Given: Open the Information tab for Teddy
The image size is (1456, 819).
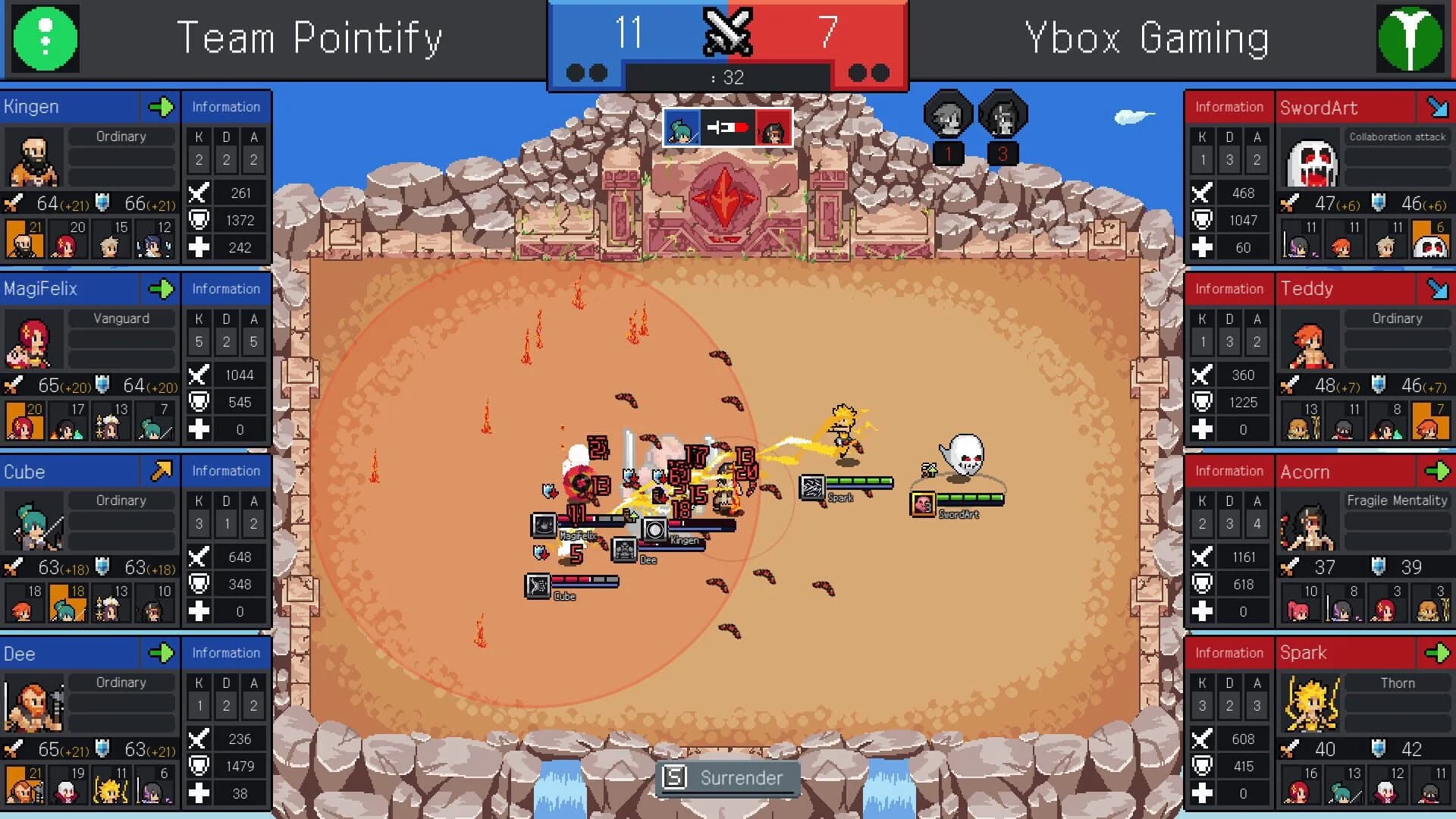Looking at the screenshot, I should pyautogui.click(x=1228, y=289).
